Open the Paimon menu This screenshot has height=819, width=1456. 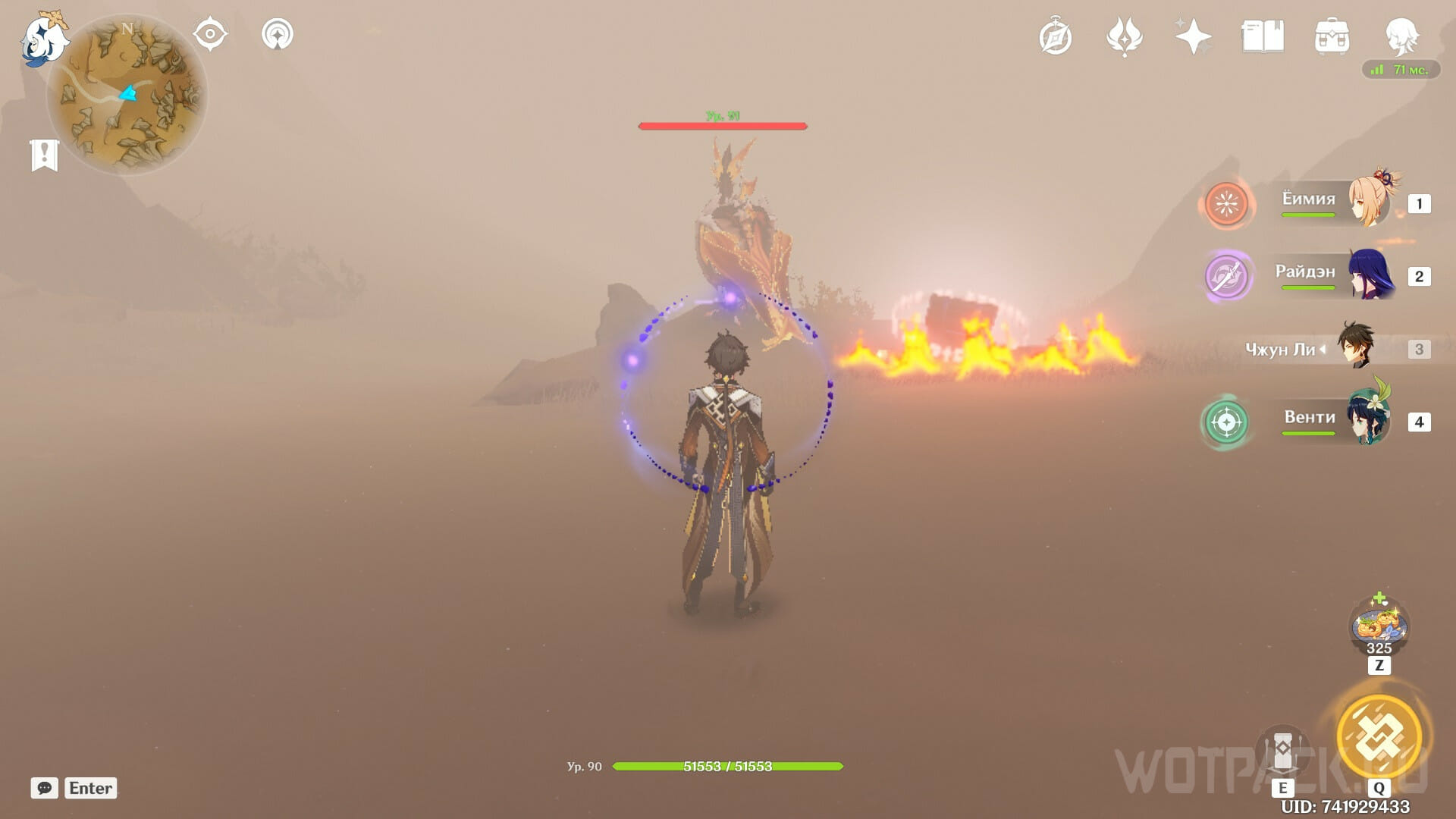click(43, 38)
